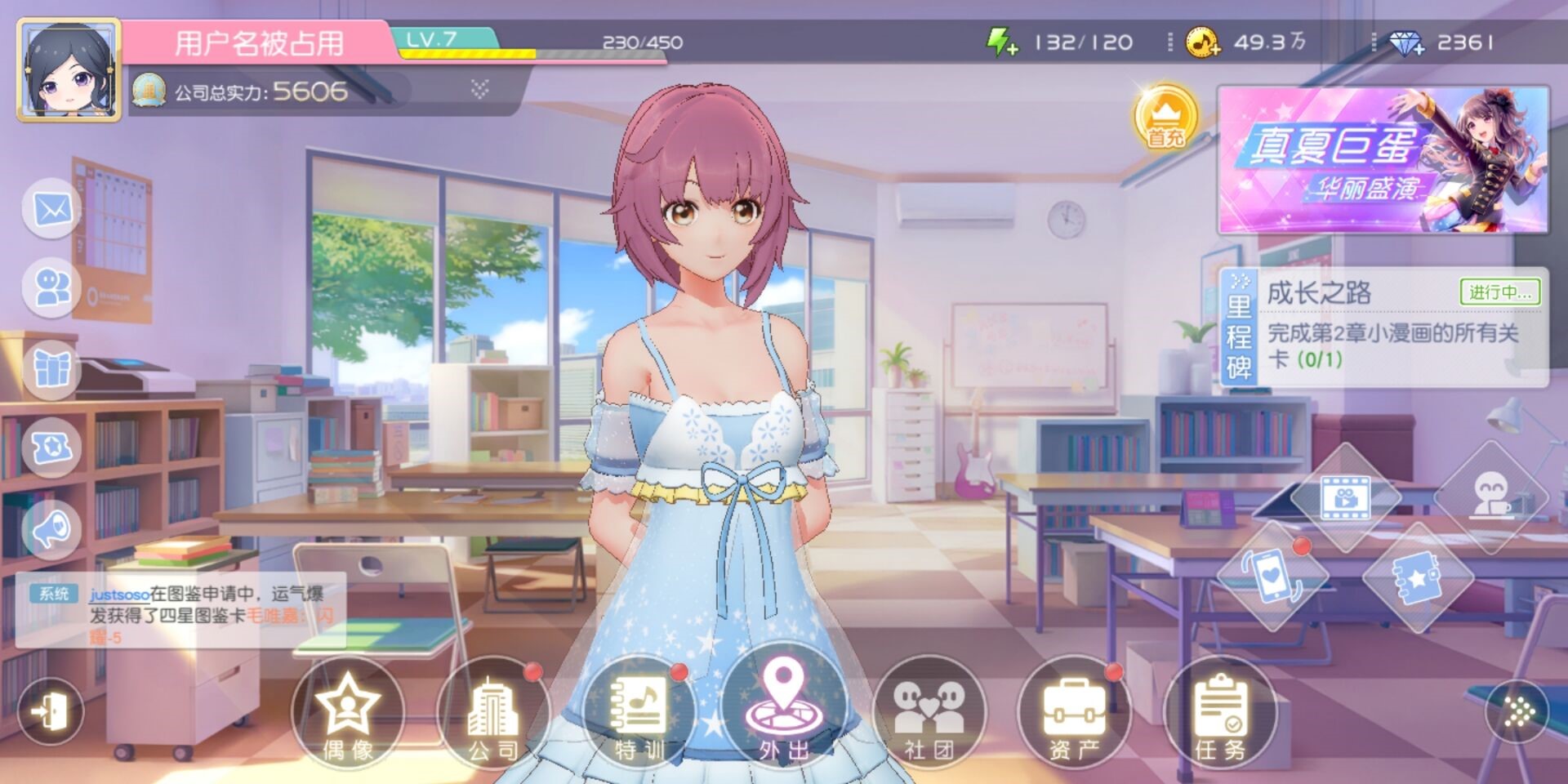Add energy with the lightning bolt icon

click(x=1001, y=42)
